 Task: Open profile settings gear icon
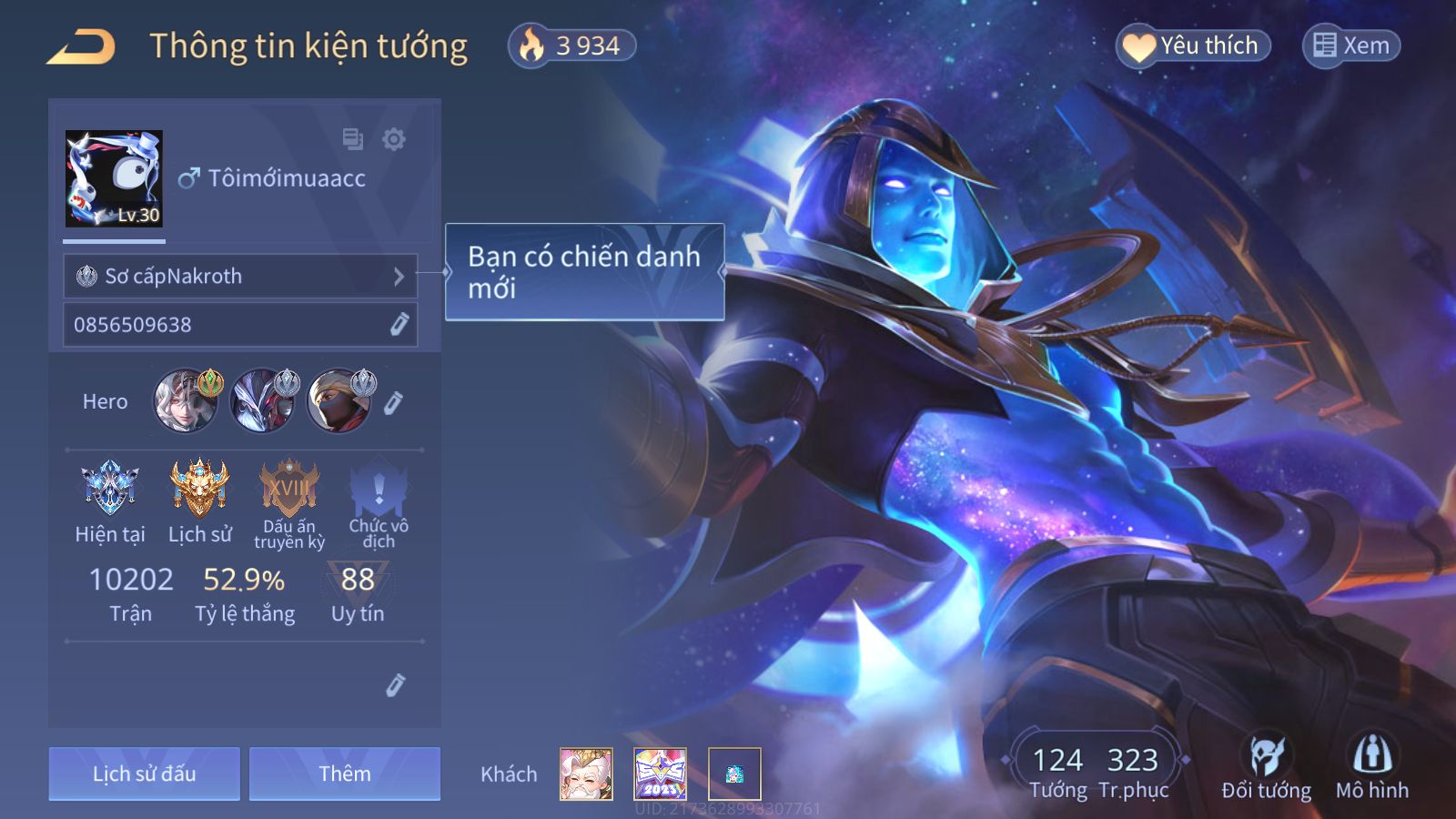394,139
